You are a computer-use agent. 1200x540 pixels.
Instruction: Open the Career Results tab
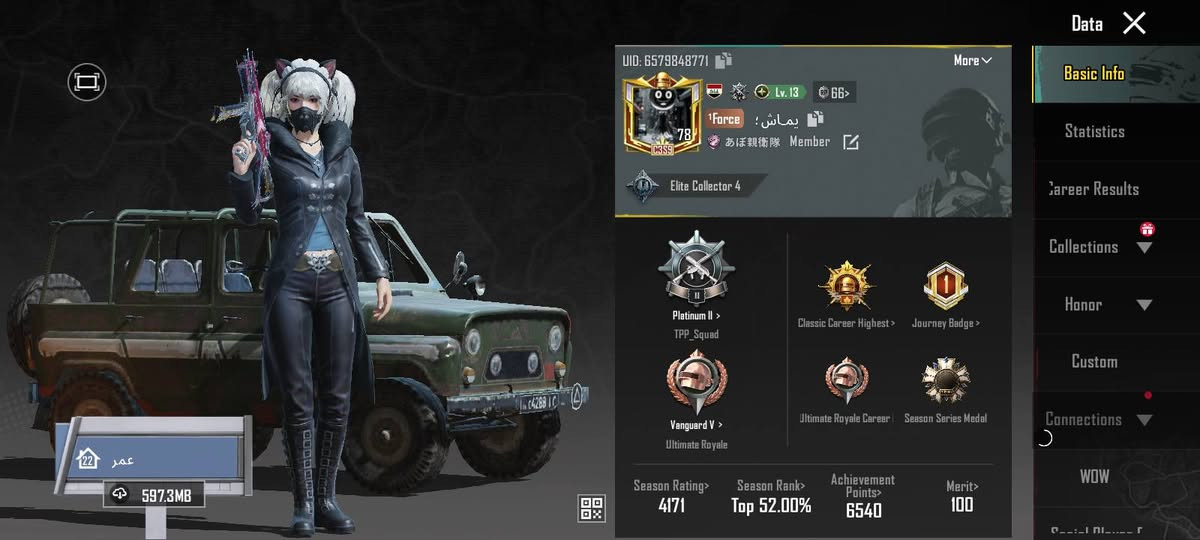point(1094,189)
